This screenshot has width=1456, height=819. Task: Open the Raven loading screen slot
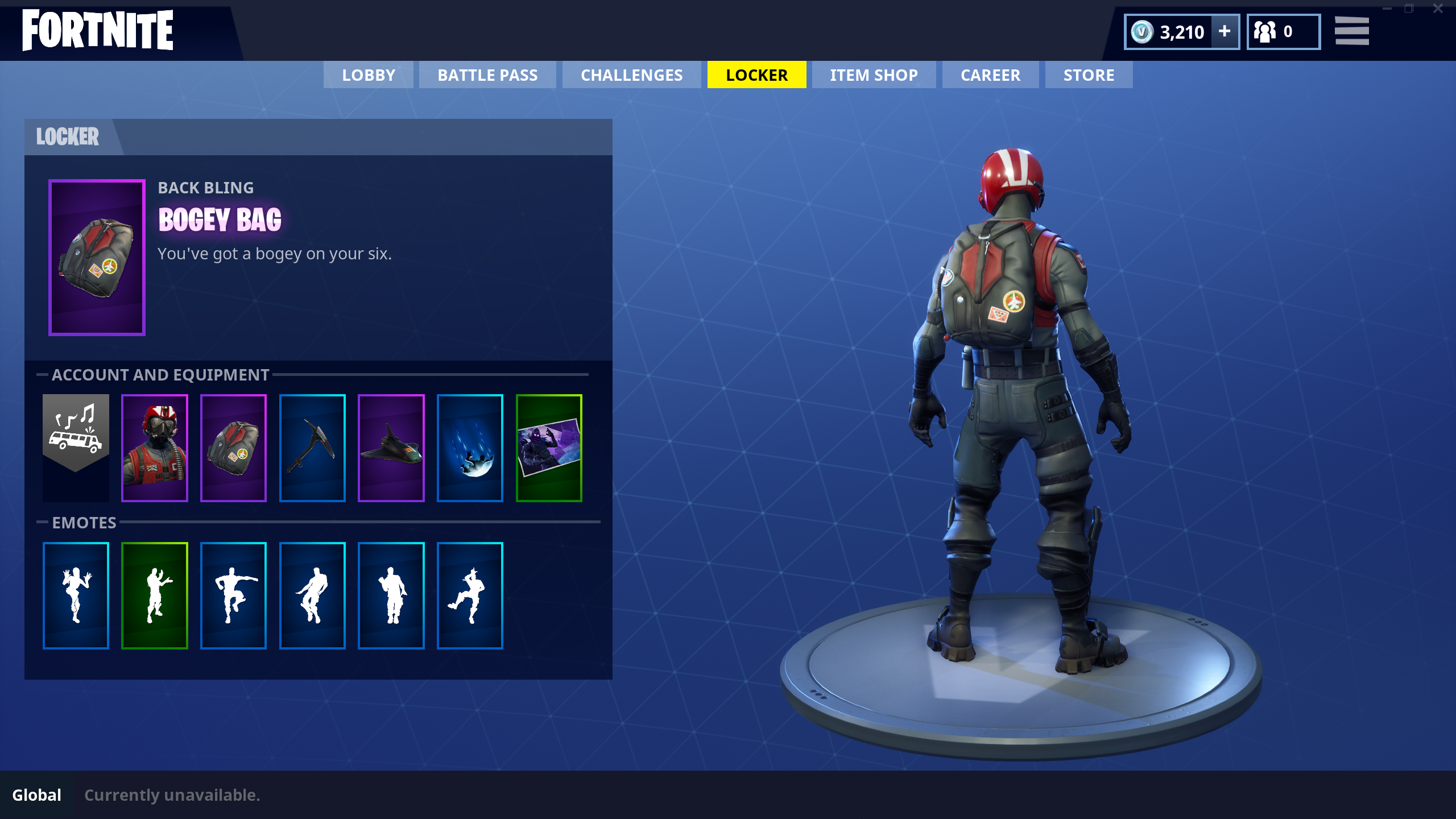pos(548,448)
